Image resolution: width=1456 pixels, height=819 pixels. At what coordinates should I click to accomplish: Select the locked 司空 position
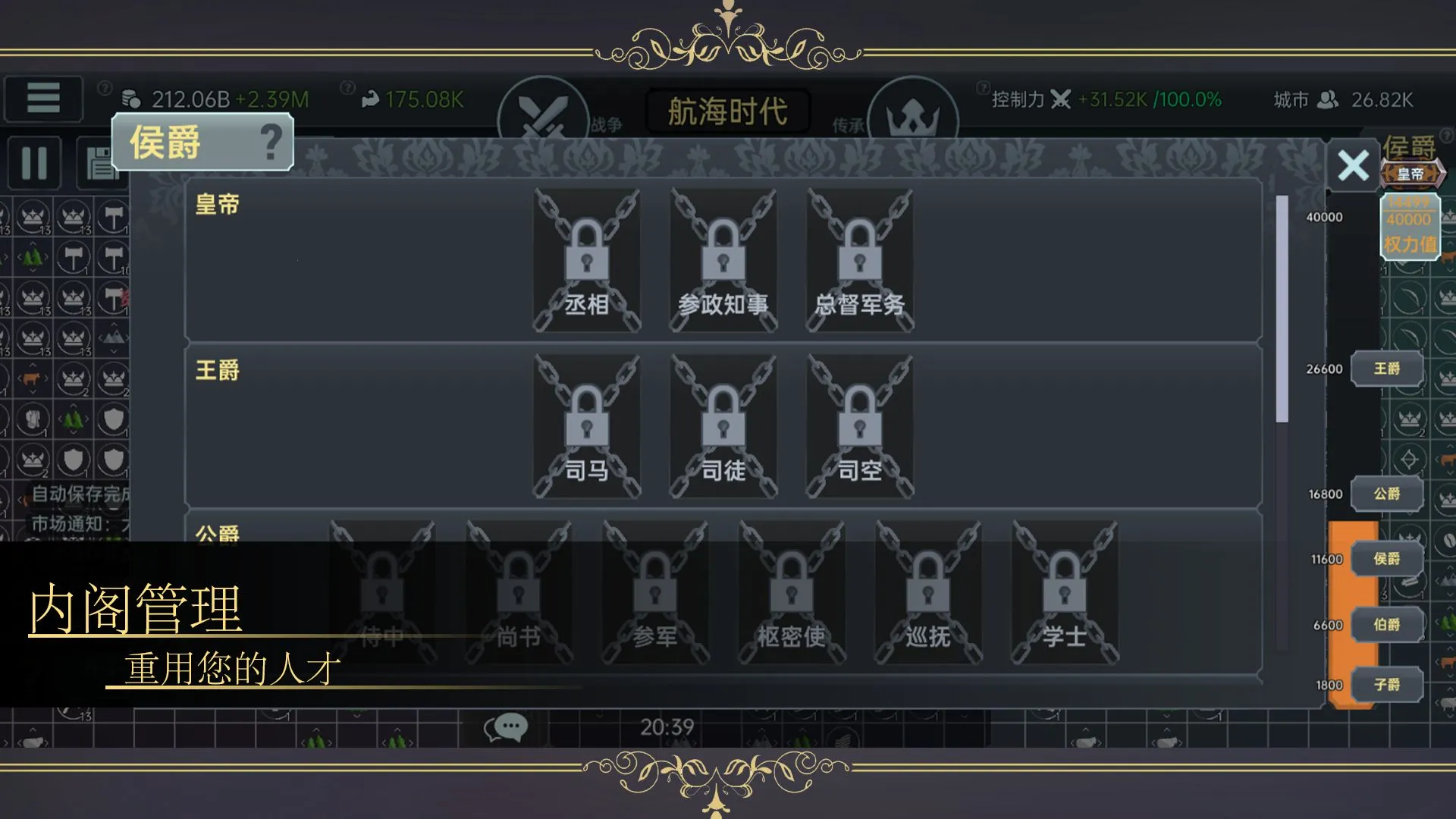(x=859, y=426)
